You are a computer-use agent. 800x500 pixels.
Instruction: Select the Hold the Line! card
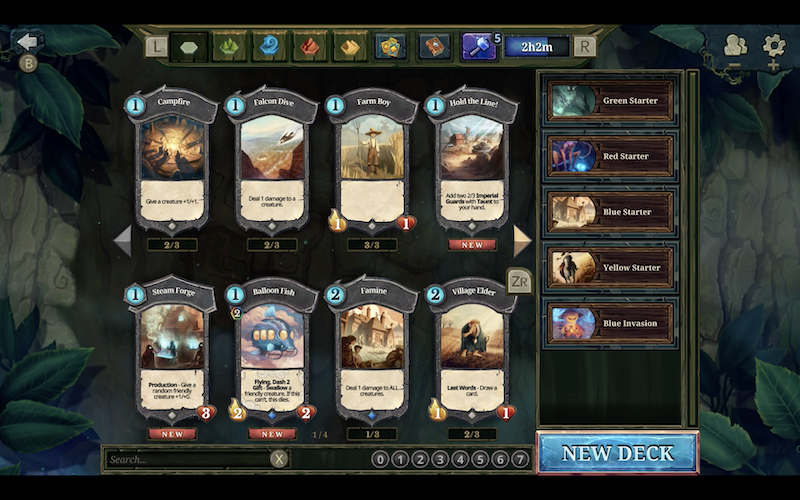click(x=469, y=160)
